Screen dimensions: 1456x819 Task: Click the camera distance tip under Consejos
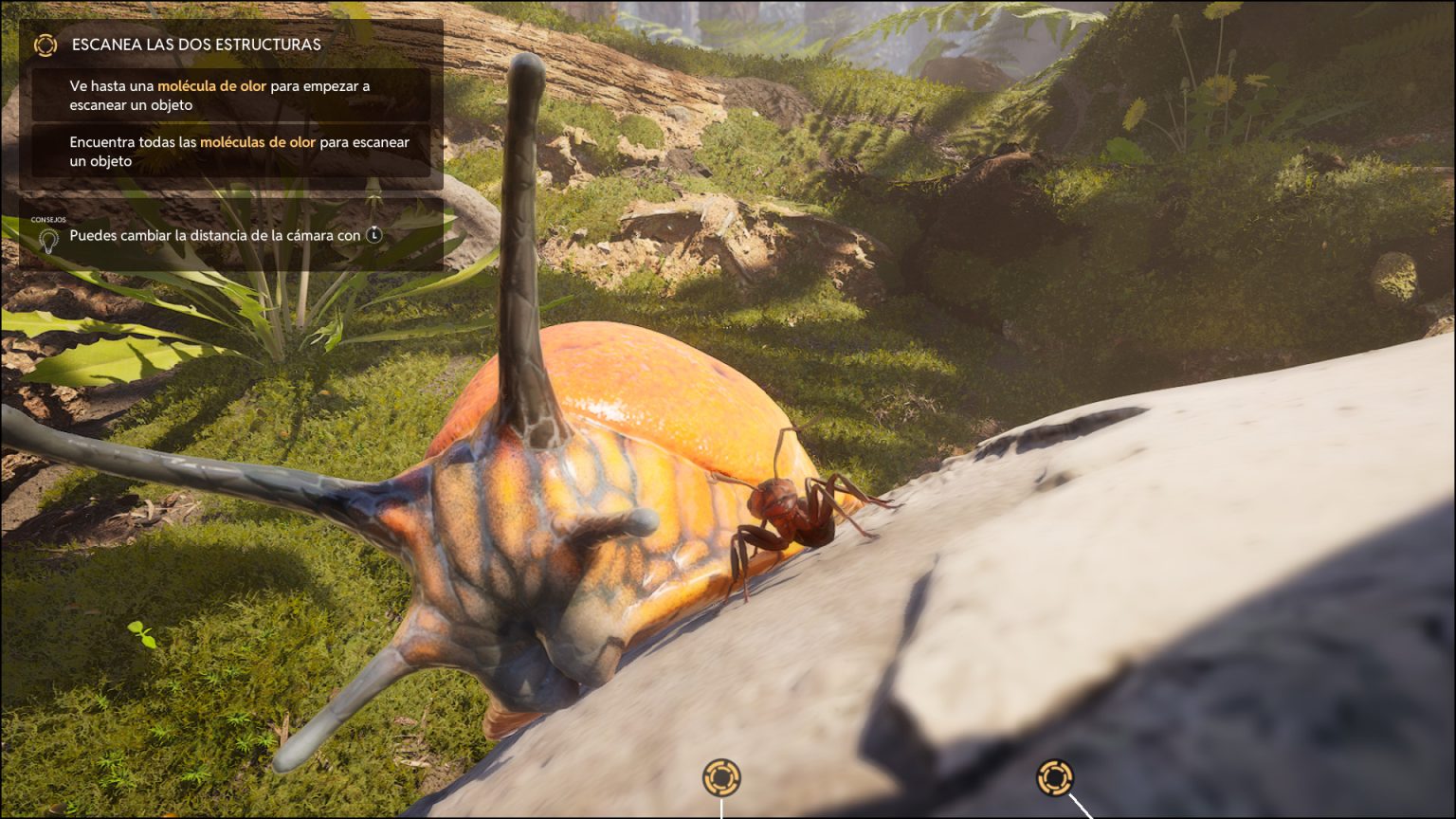(x=215, y=235)
